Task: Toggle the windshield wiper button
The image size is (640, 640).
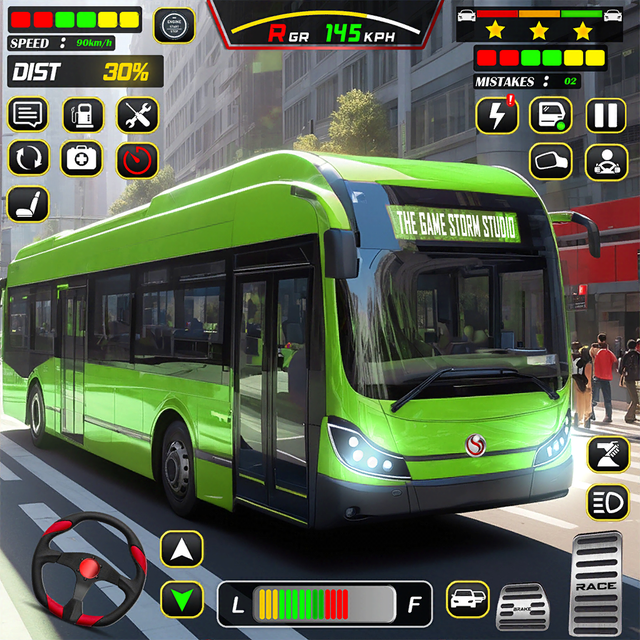Action: (607, 453)
